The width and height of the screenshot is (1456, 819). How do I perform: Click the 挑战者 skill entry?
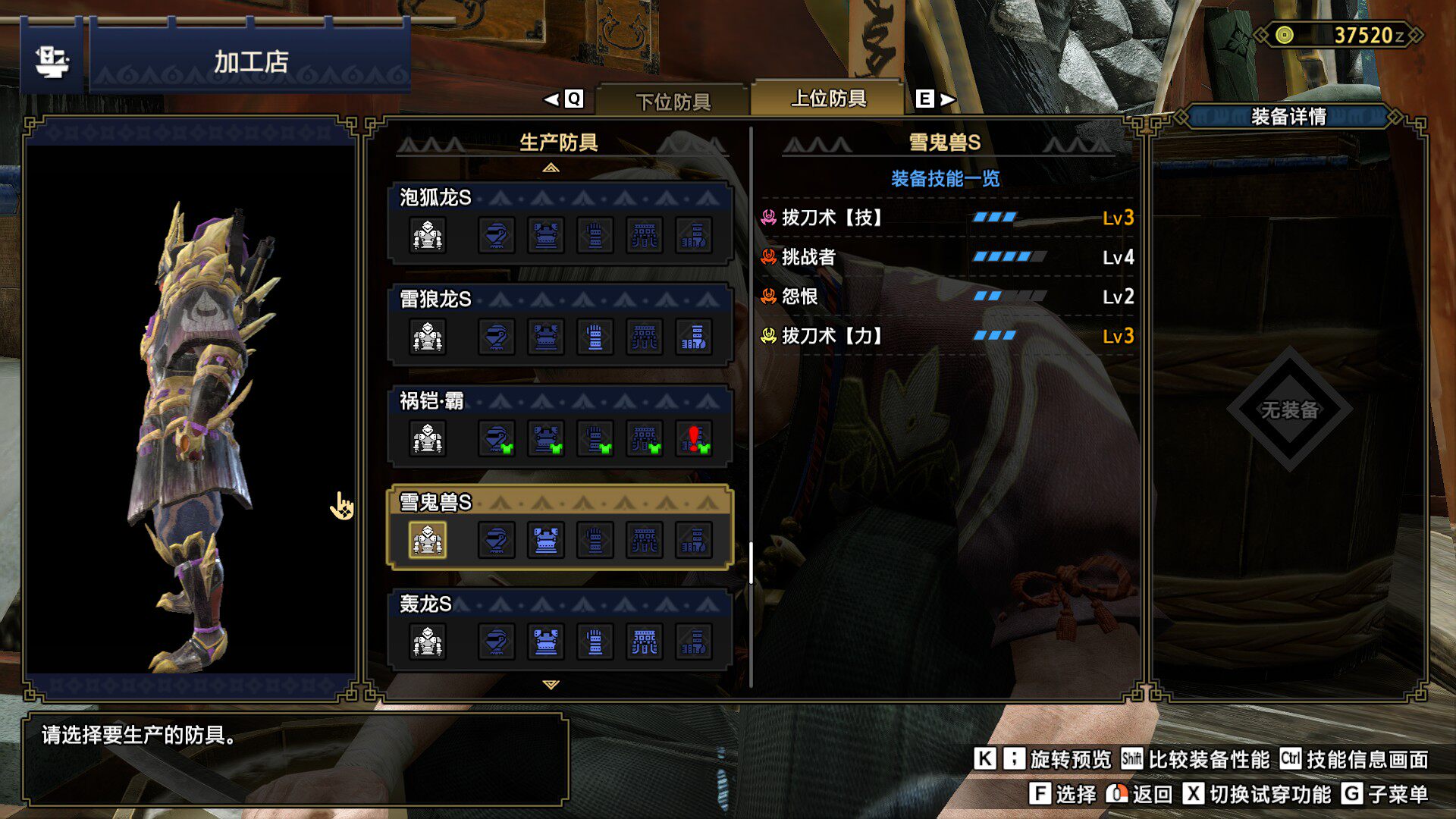click(x=946, y=258)
